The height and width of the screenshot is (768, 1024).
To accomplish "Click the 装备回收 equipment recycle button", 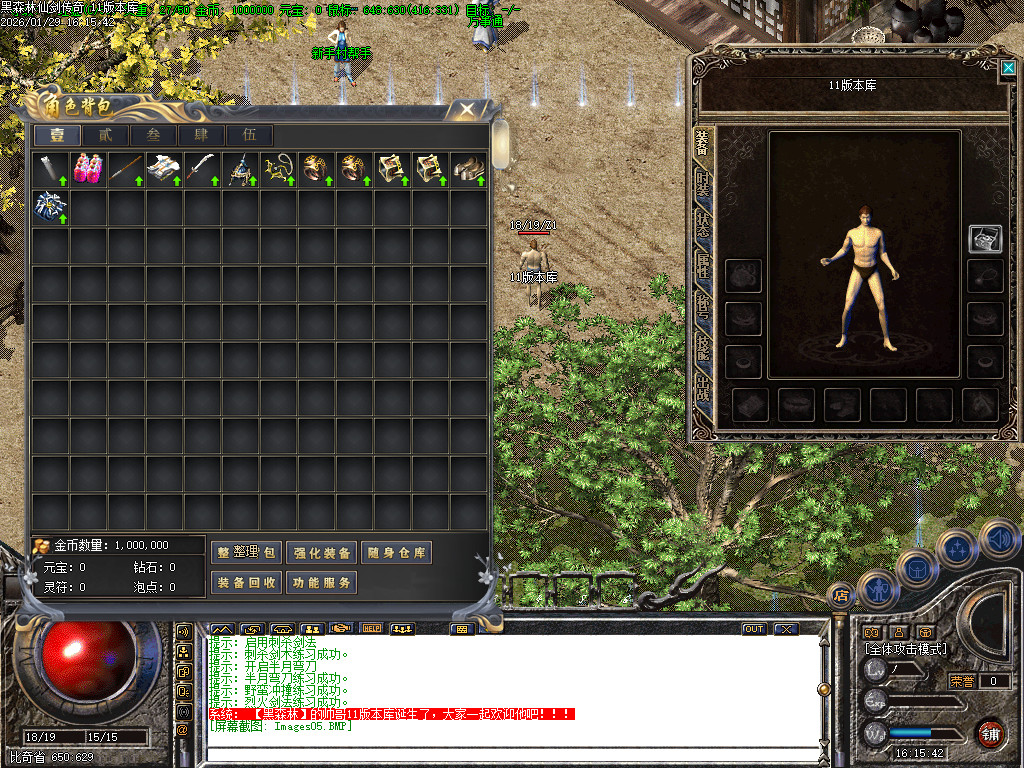I will [x=246, y=582].
